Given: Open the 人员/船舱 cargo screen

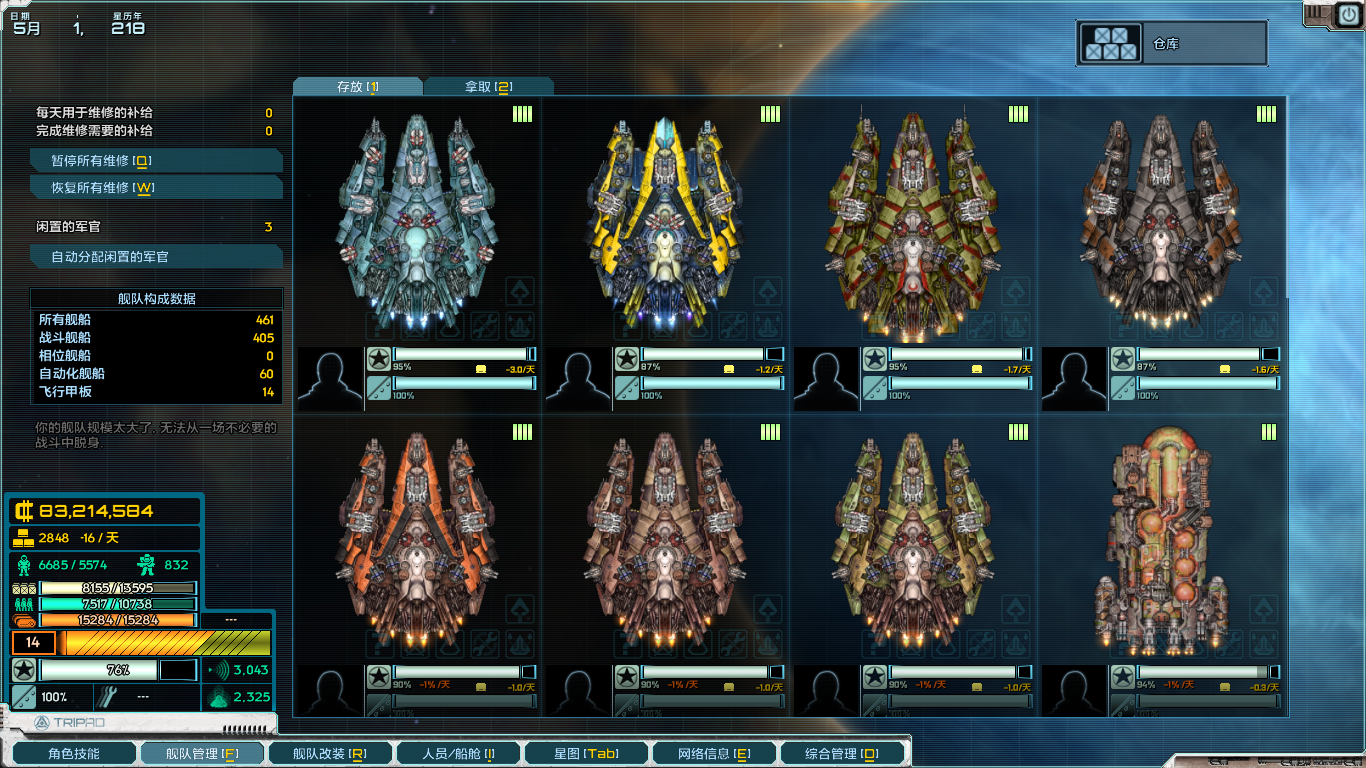Looking at the screenshot, I should [457, 753].
